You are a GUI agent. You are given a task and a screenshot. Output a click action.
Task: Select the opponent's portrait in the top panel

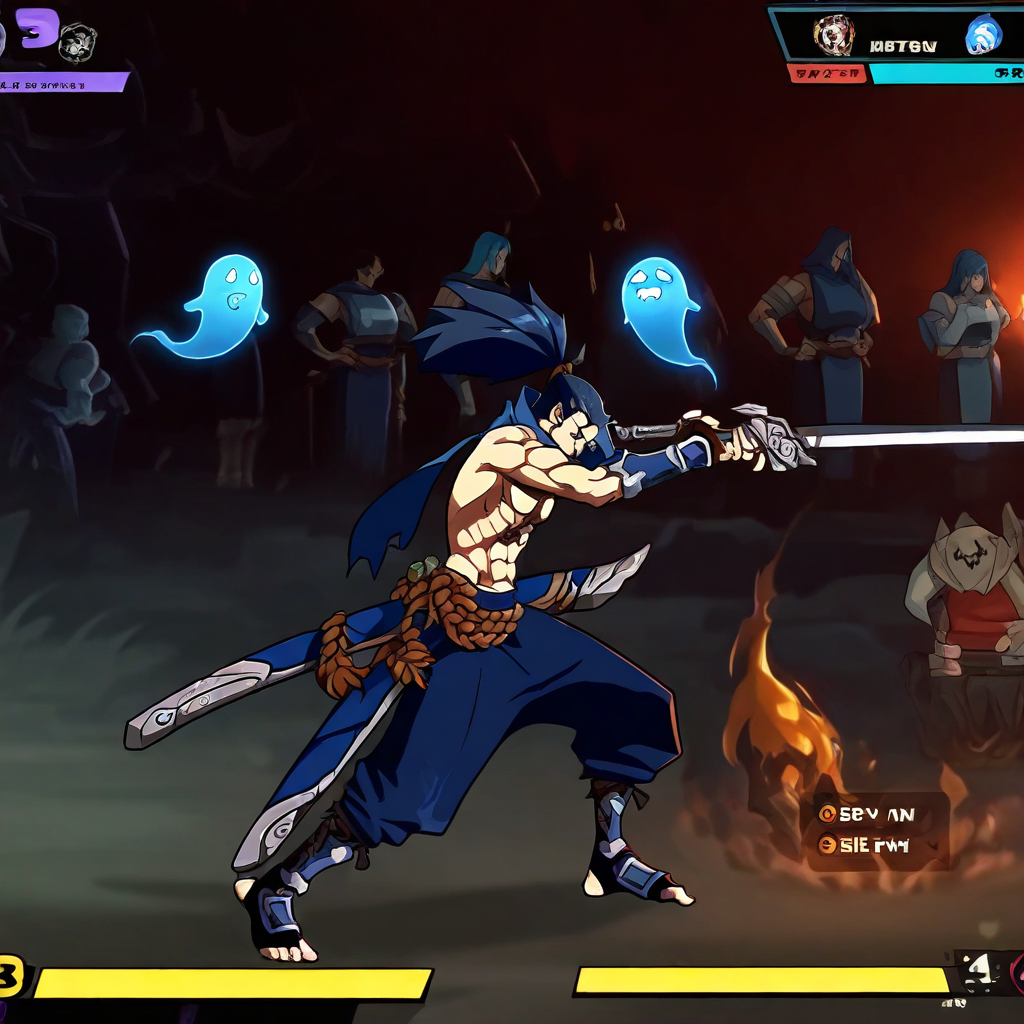pos(832,36)
